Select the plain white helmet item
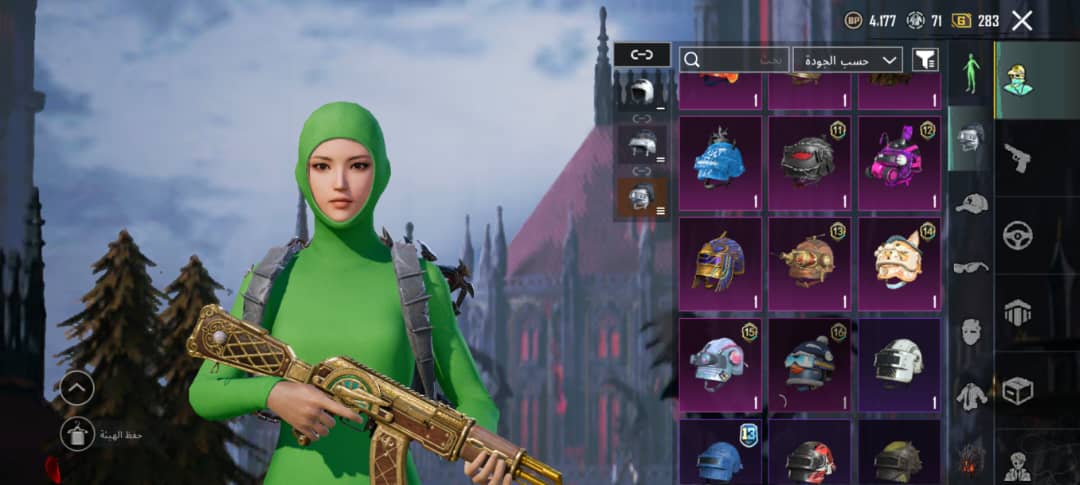The image size is (1080, 485). [x=898, y=364]
